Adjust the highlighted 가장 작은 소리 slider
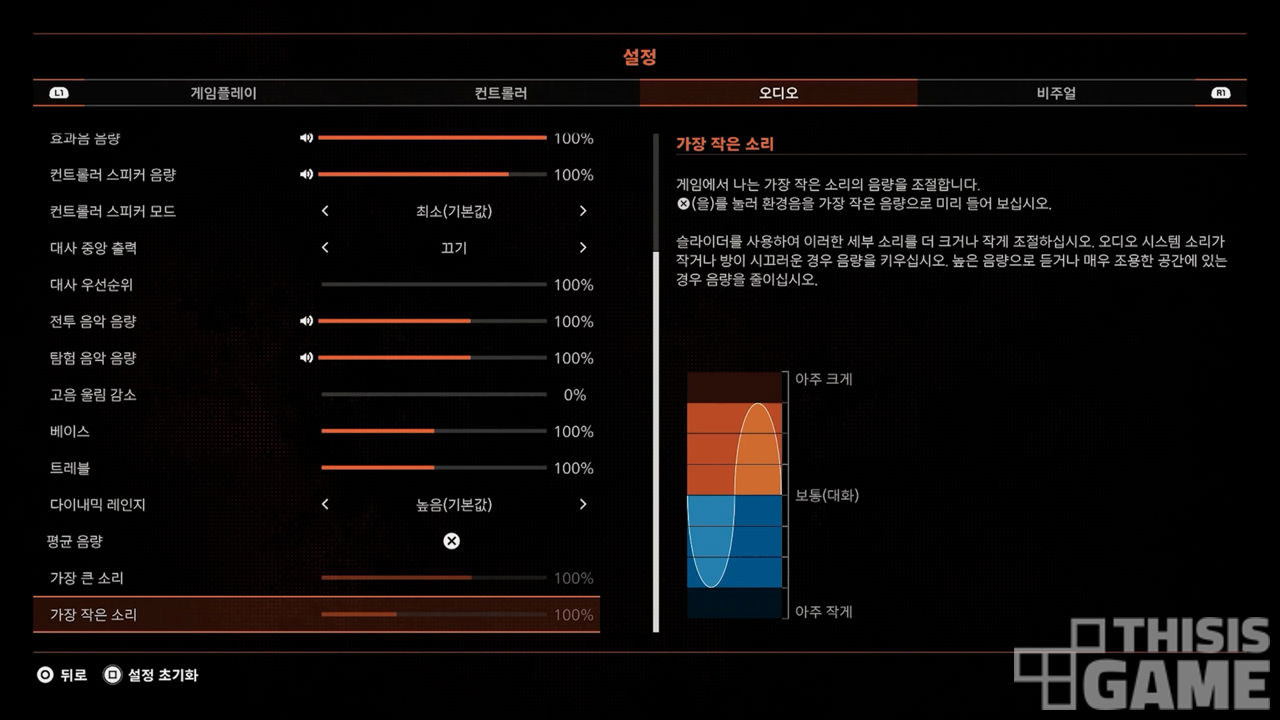1280x720 pixels. point(433,615)
